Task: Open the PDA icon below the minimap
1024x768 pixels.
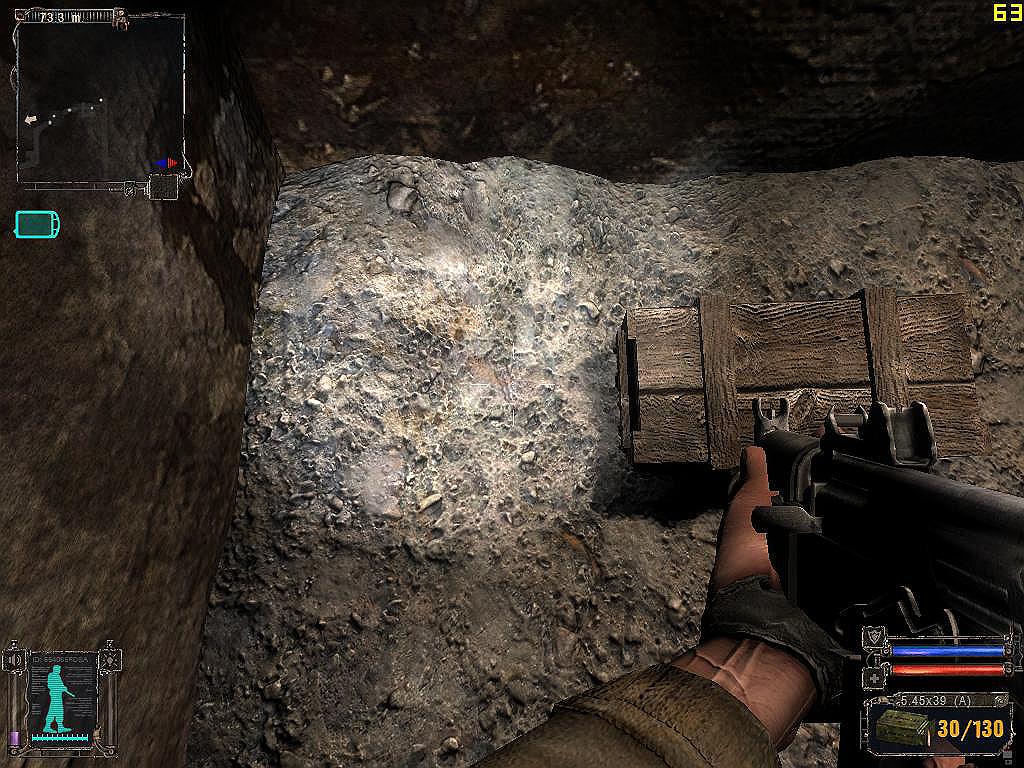Action: (163, 187)
